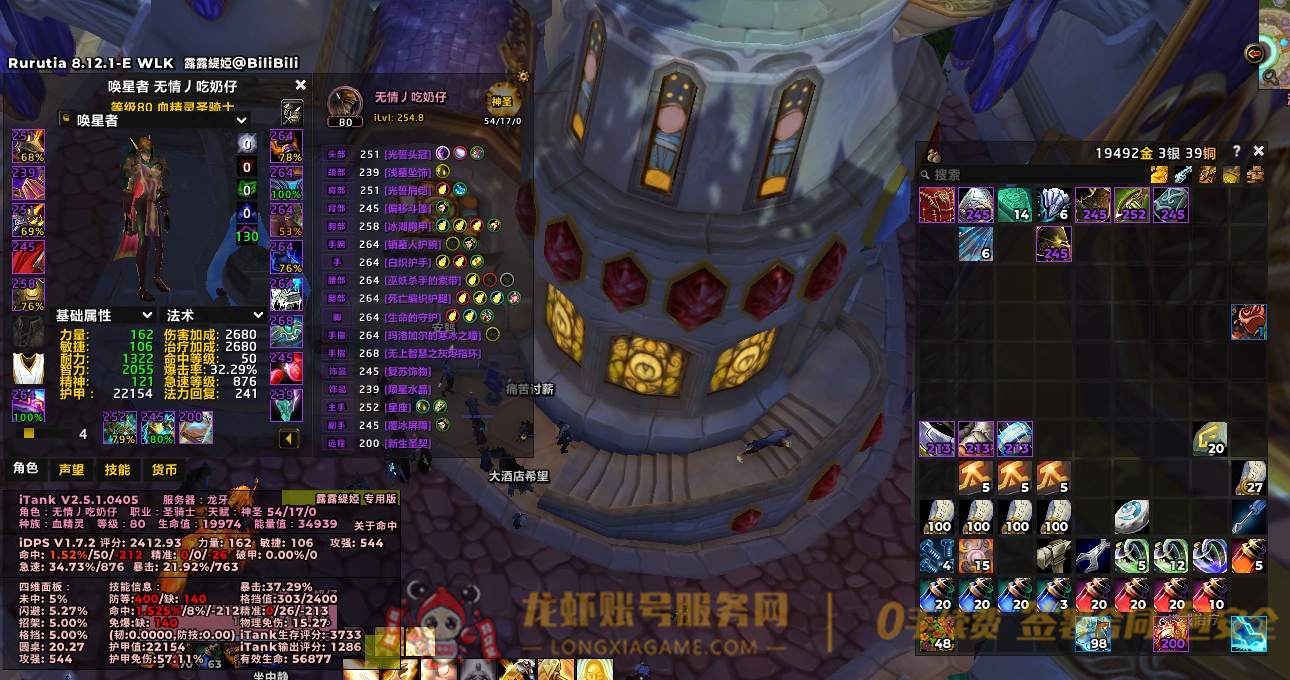Close the bag inventory window
Image resolution: width=1290 pixels, height=680 pixels.
coord(1259,151)
